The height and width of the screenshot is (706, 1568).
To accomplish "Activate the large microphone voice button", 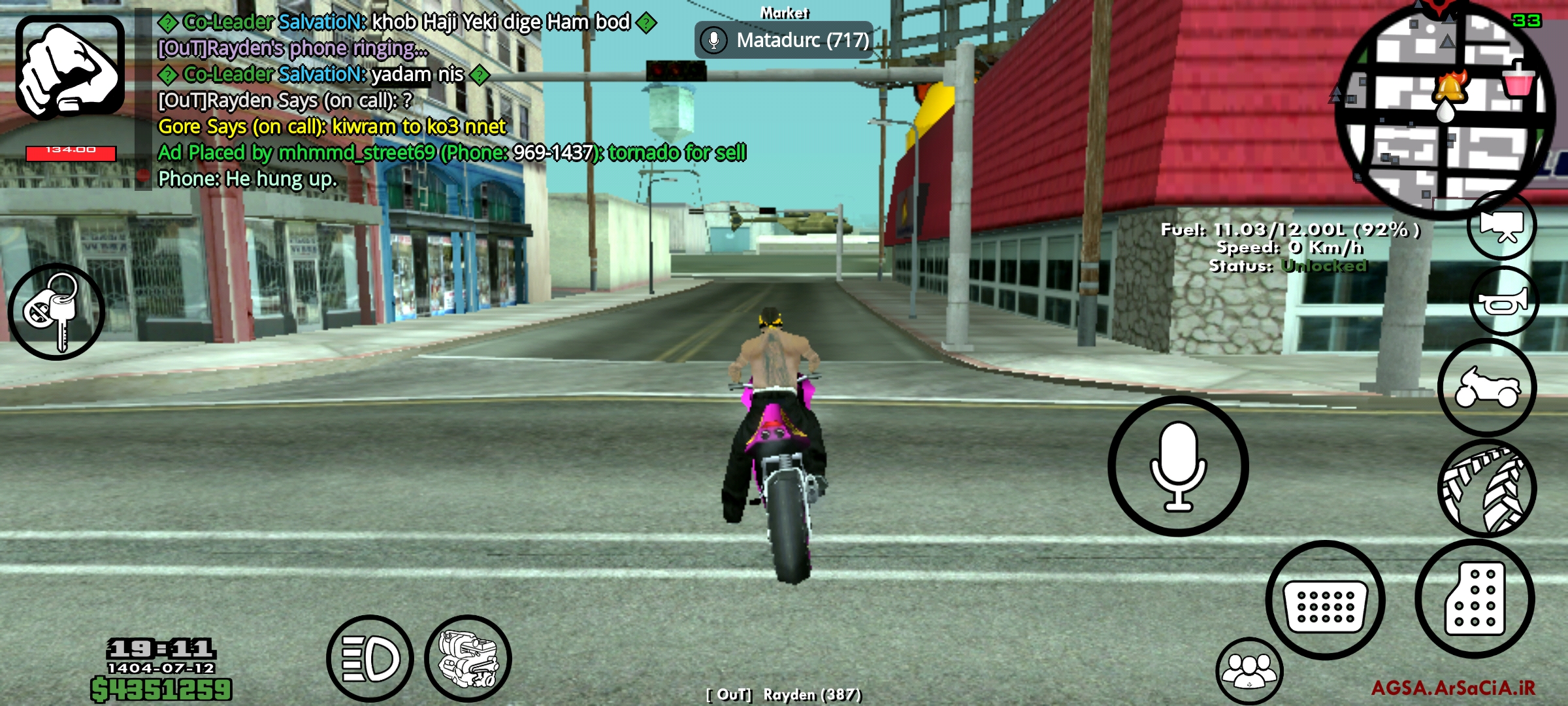I will point(1178,466).
